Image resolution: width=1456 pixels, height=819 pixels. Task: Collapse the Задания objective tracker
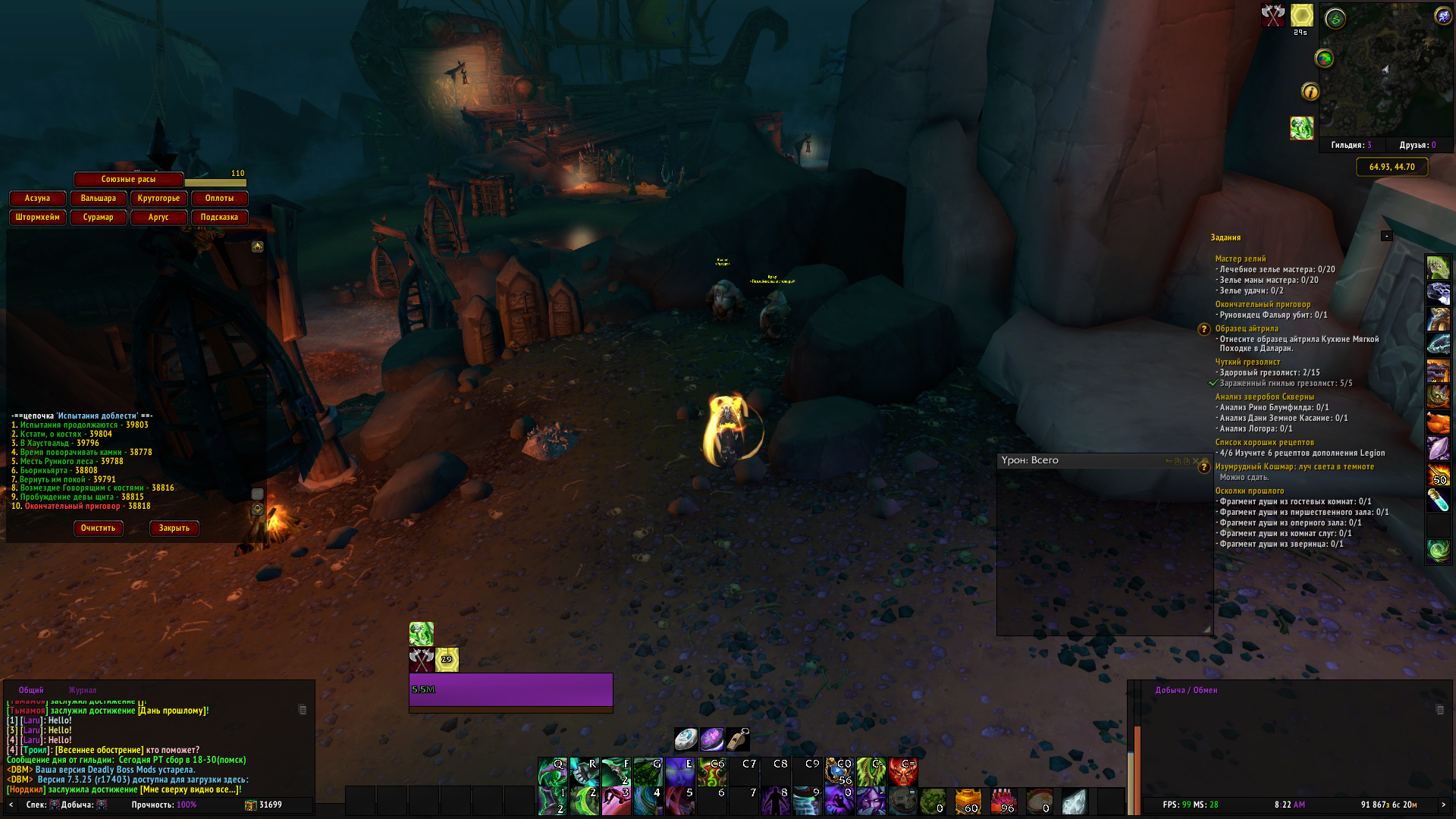pos(1386,237)
